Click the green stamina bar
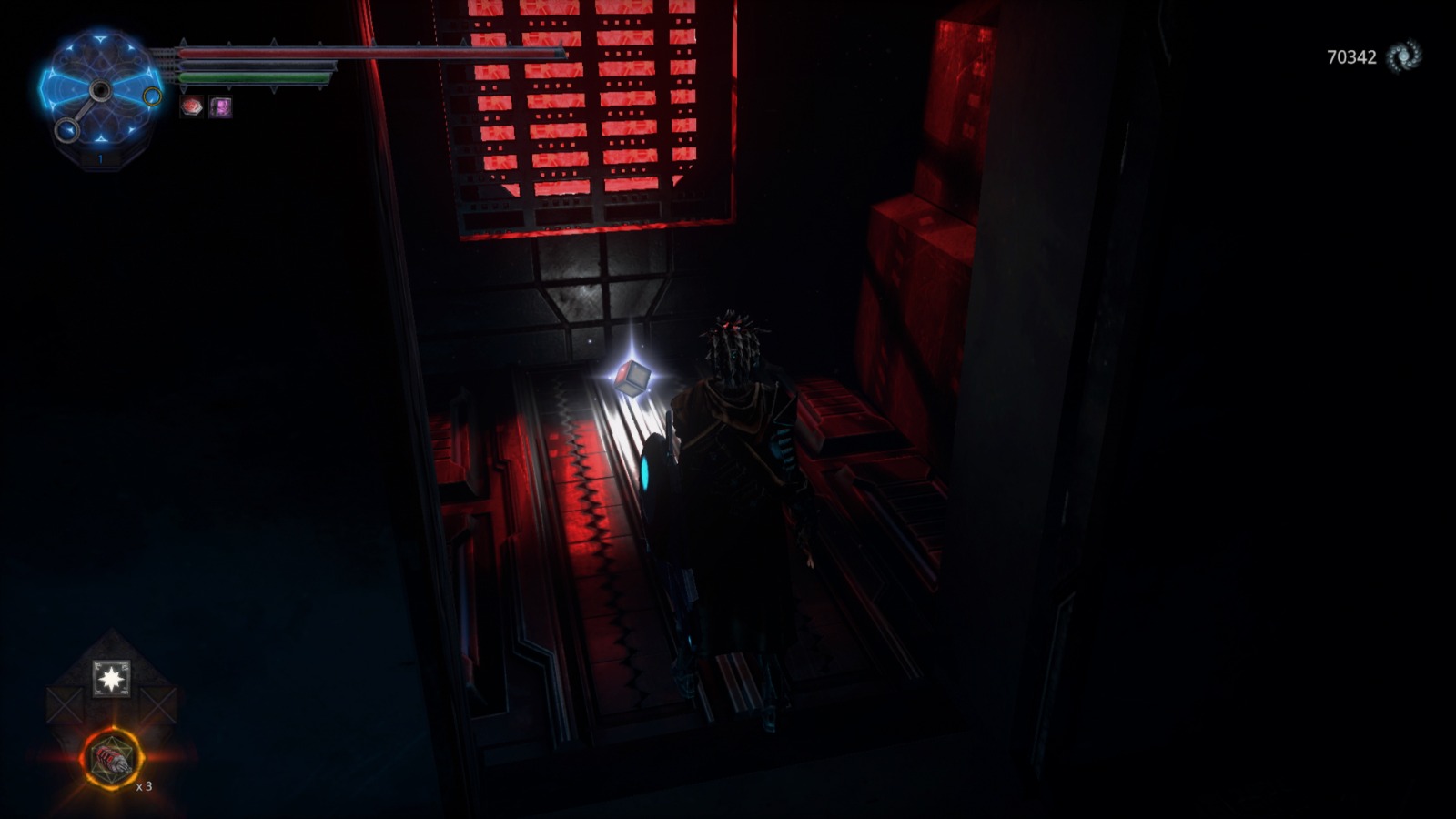 click(255, 78)
